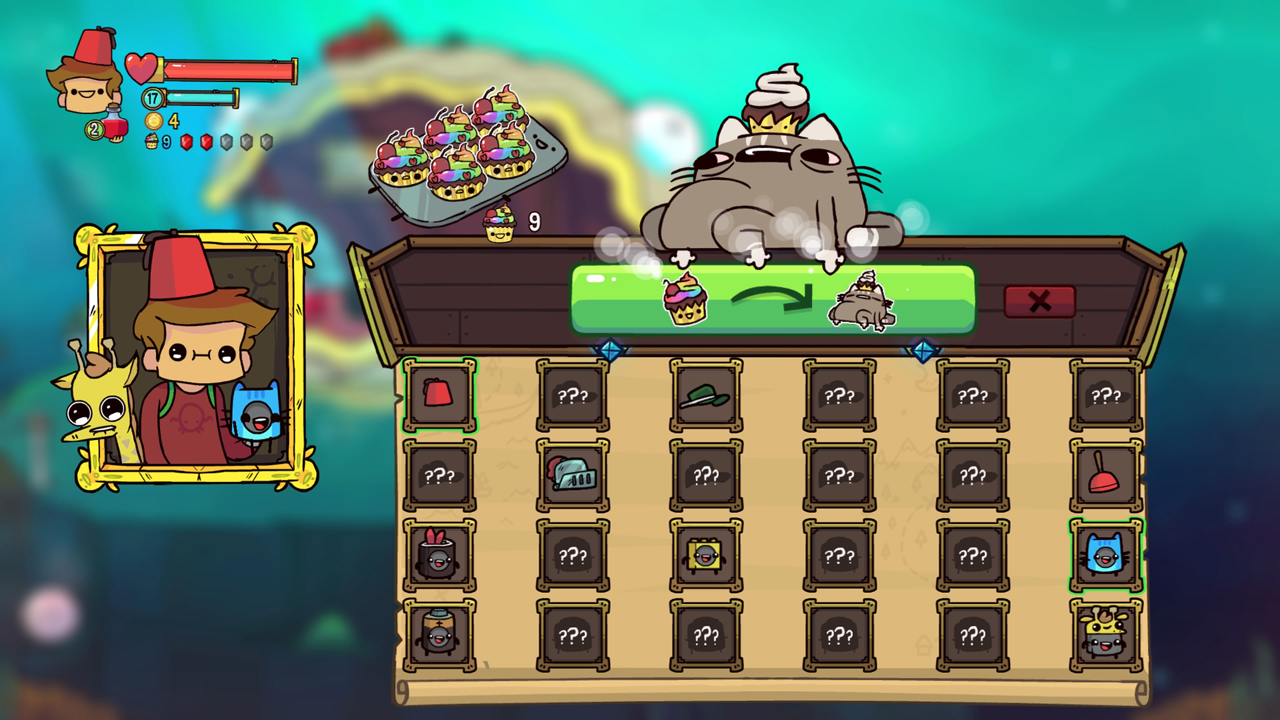Screen dimensions: 1280x720
Task: Select the knight helmet
Action: (572, 475)
